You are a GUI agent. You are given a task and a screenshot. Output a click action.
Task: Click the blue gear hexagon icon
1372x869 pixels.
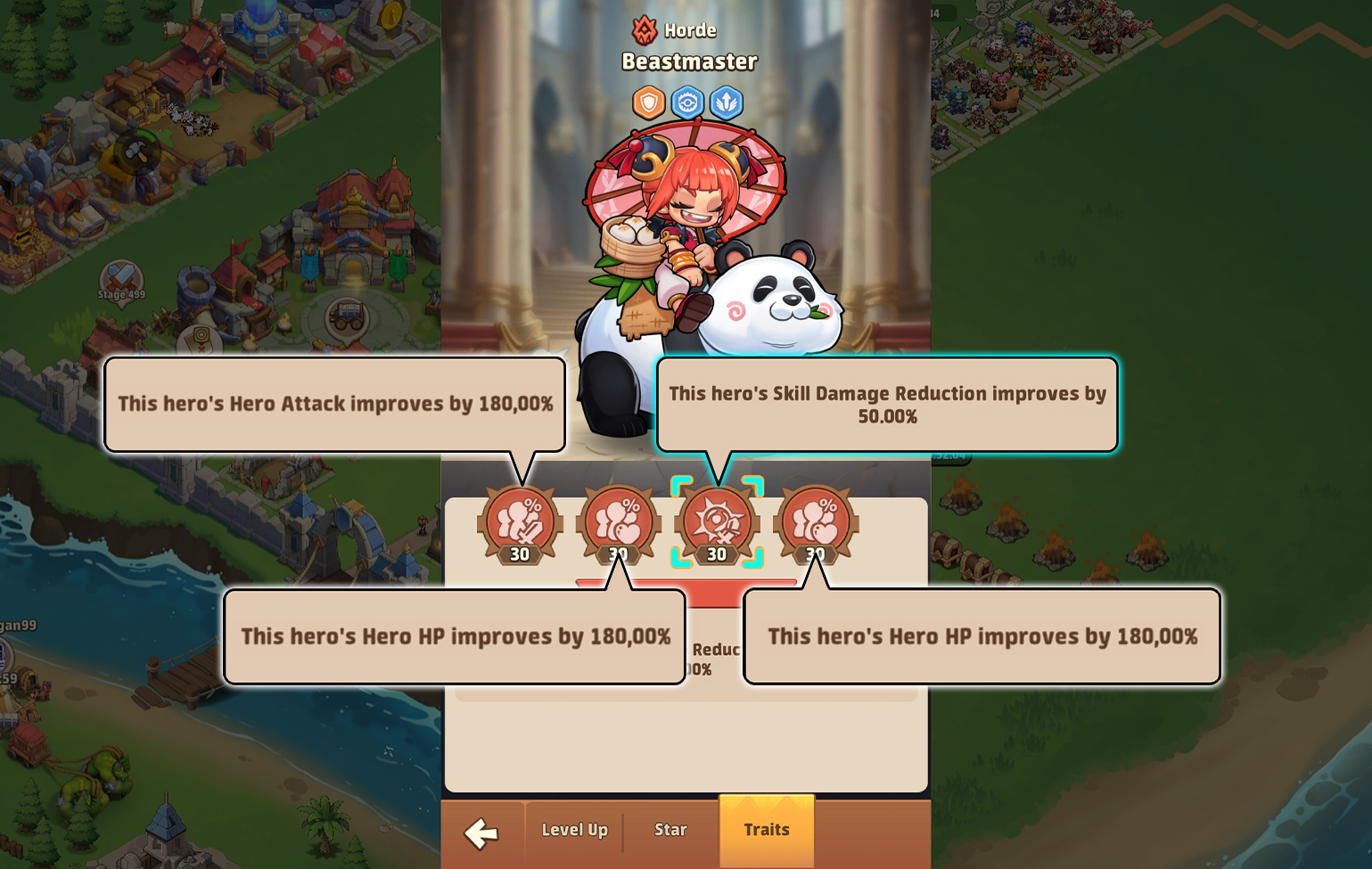click(686, 102)
